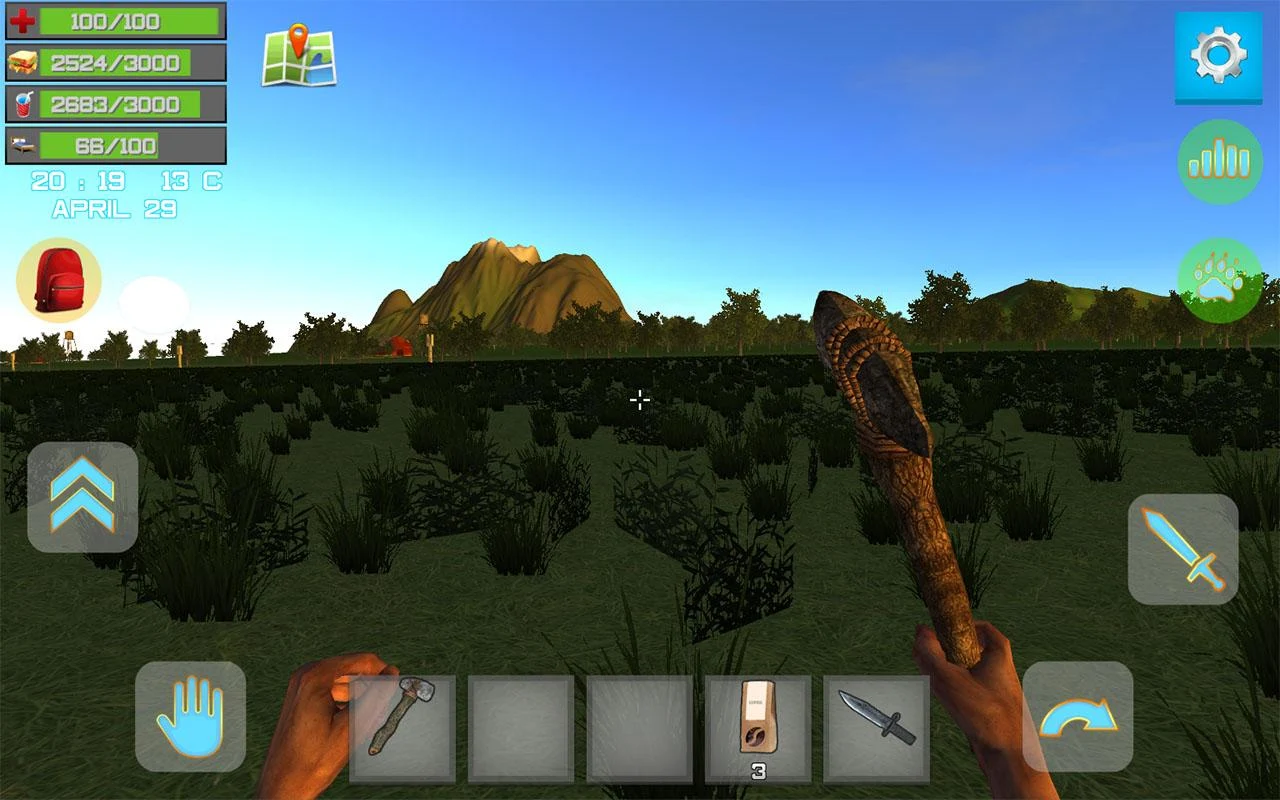The image size is (1280, 800).
Task: Select the coffee bag hotbar slot
Action: (758, 728)
